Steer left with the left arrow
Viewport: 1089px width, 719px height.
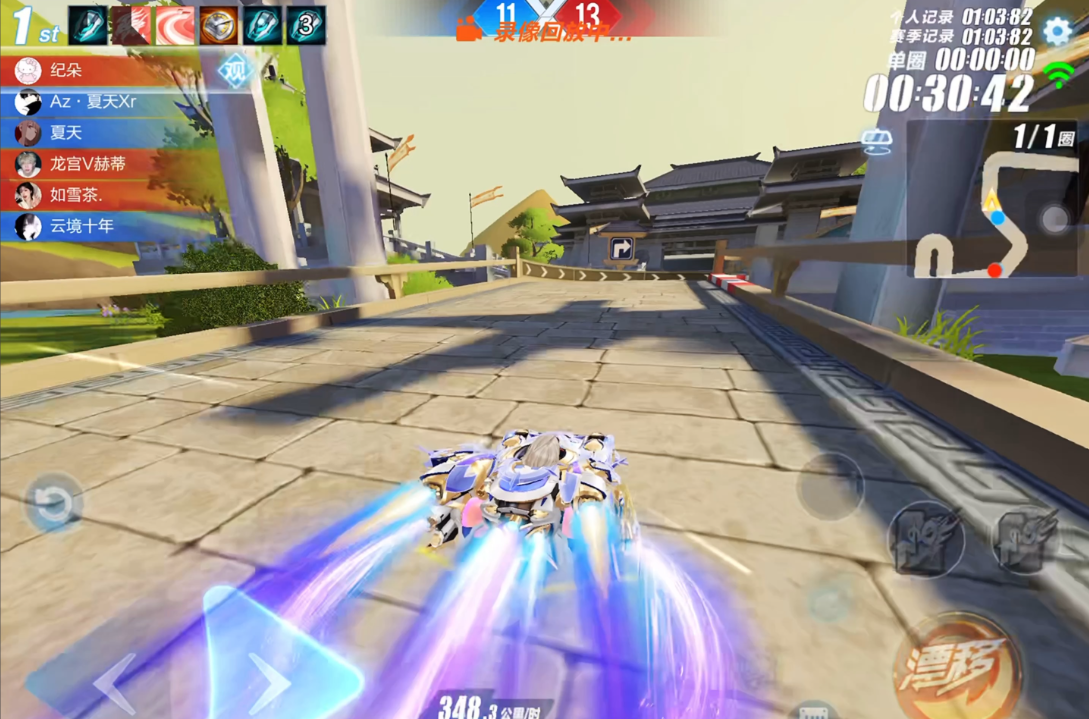[x=114, y=681]
